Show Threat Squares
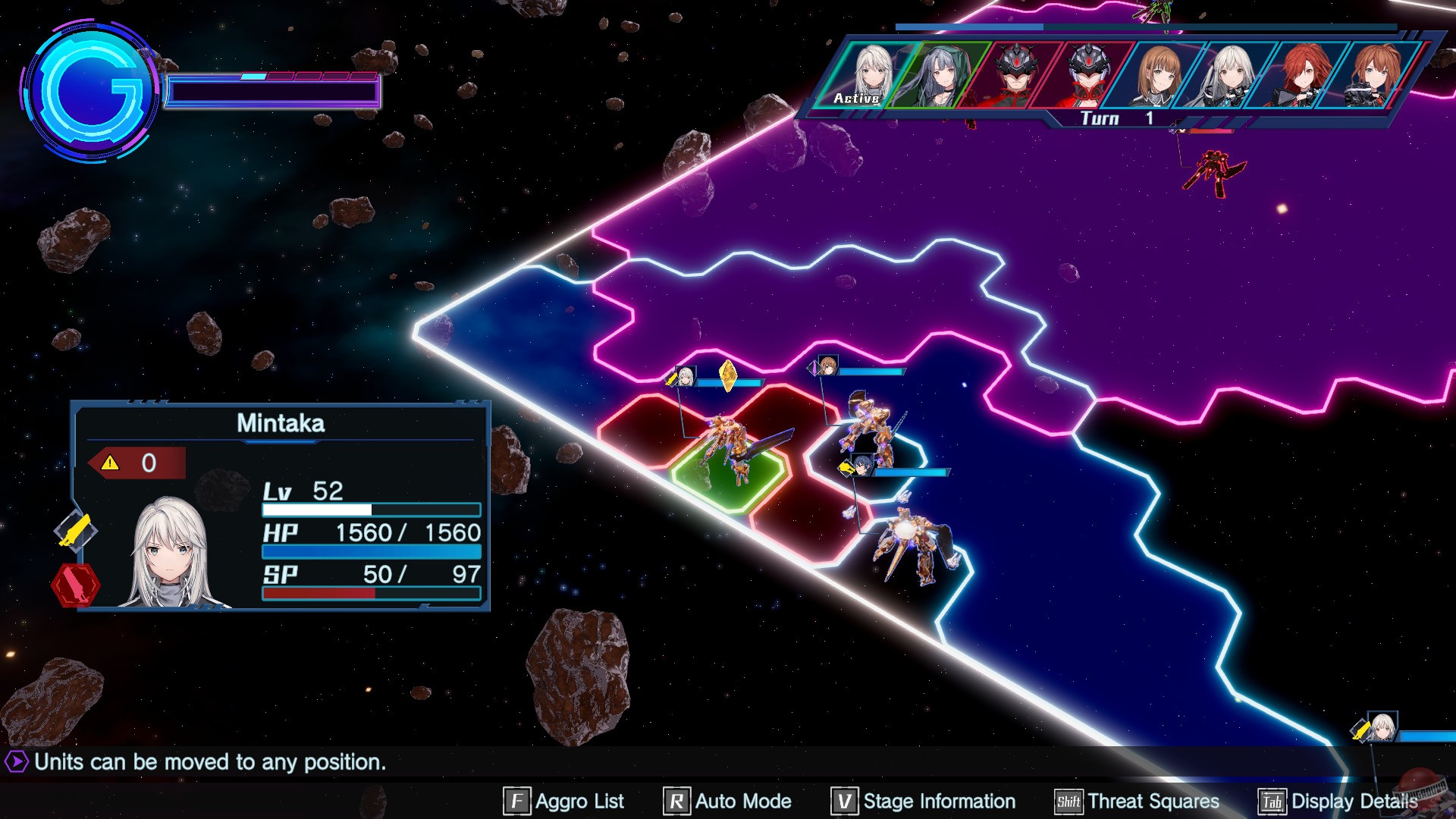The height and width of the screenshot is (819, 1456). pyautogui.click(x=1137, y=801)
